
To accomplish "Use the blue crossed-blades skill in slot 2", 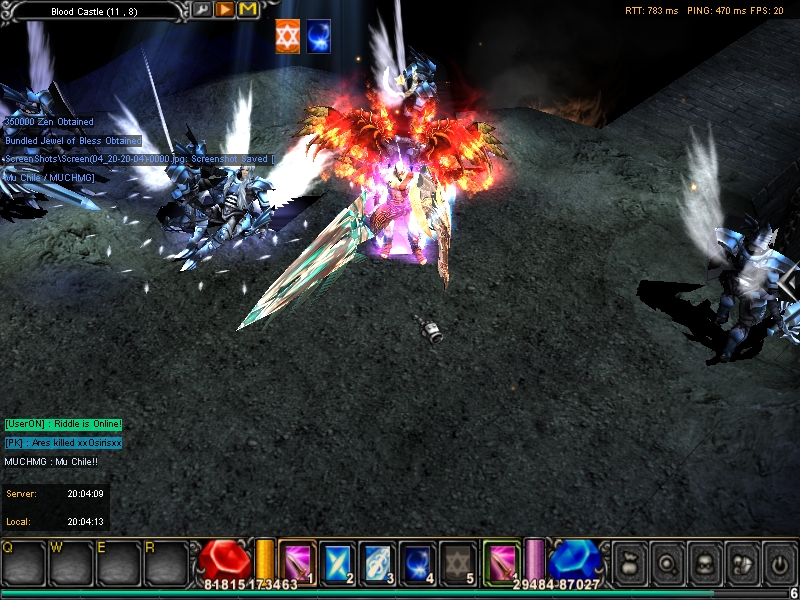I will [338, 562].
